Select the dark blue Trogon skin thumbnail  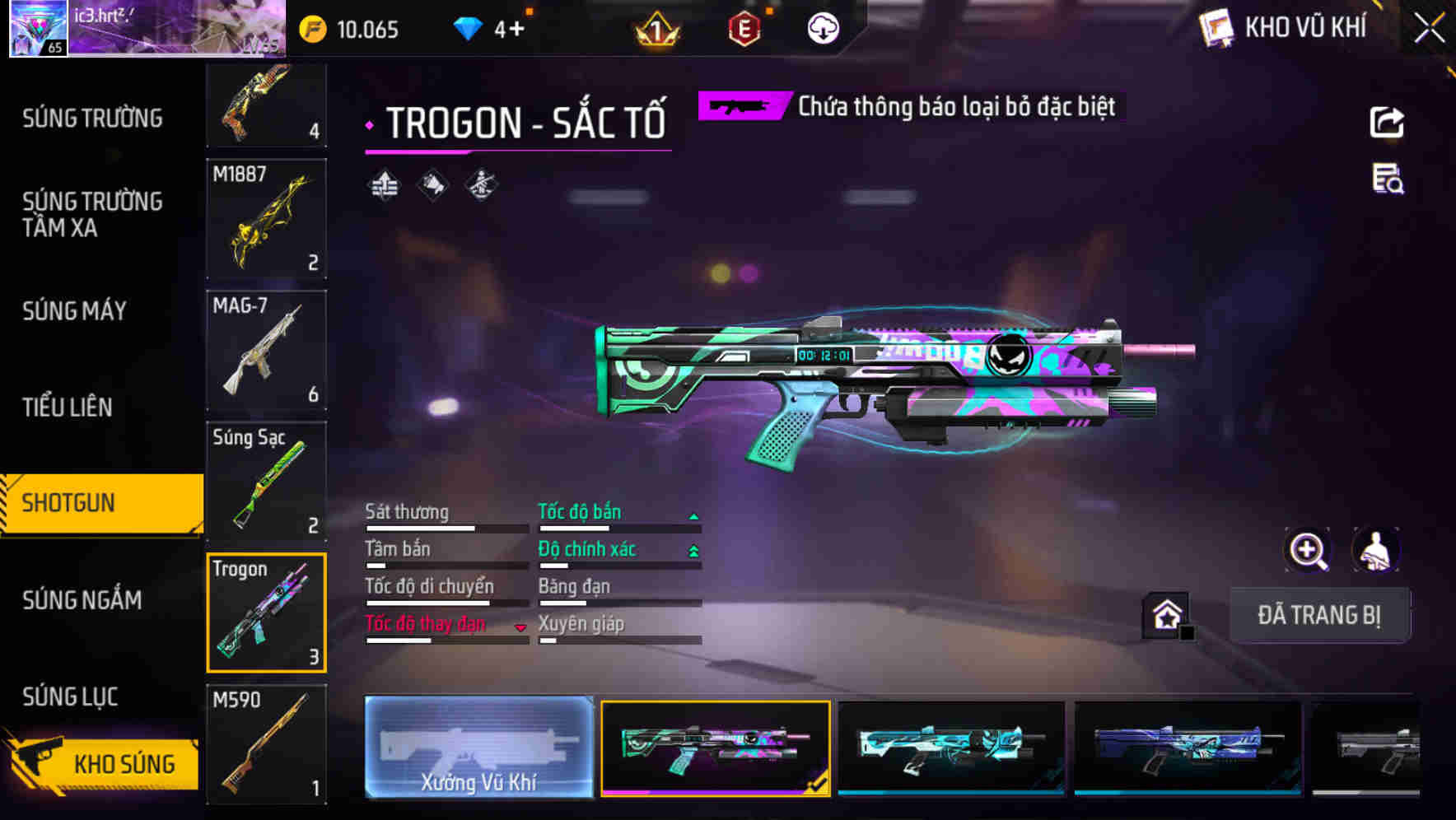1188,747
